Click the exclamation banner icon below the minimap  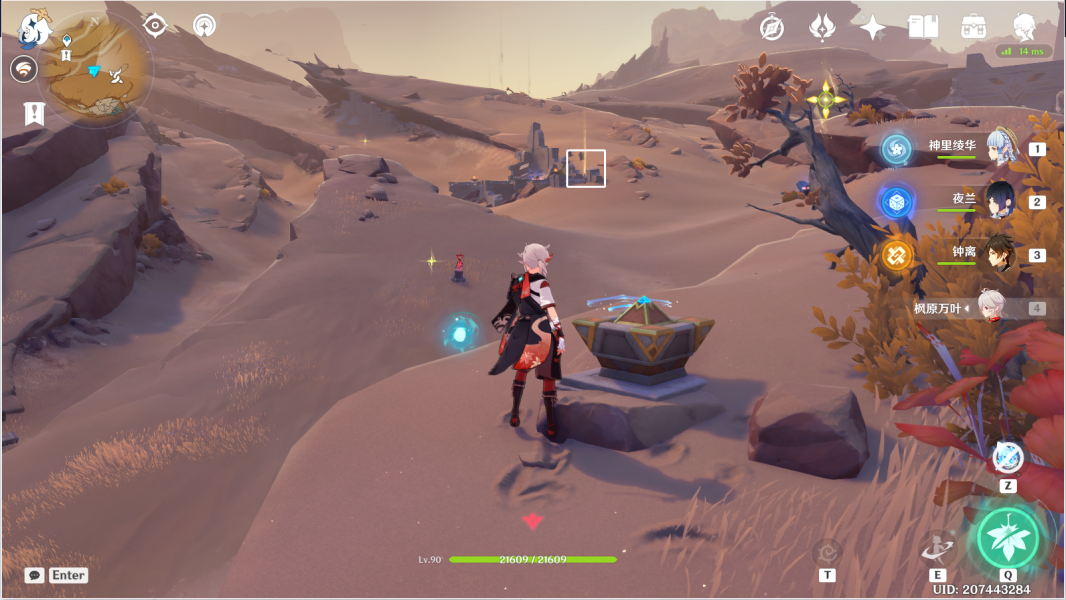[34, 114]
